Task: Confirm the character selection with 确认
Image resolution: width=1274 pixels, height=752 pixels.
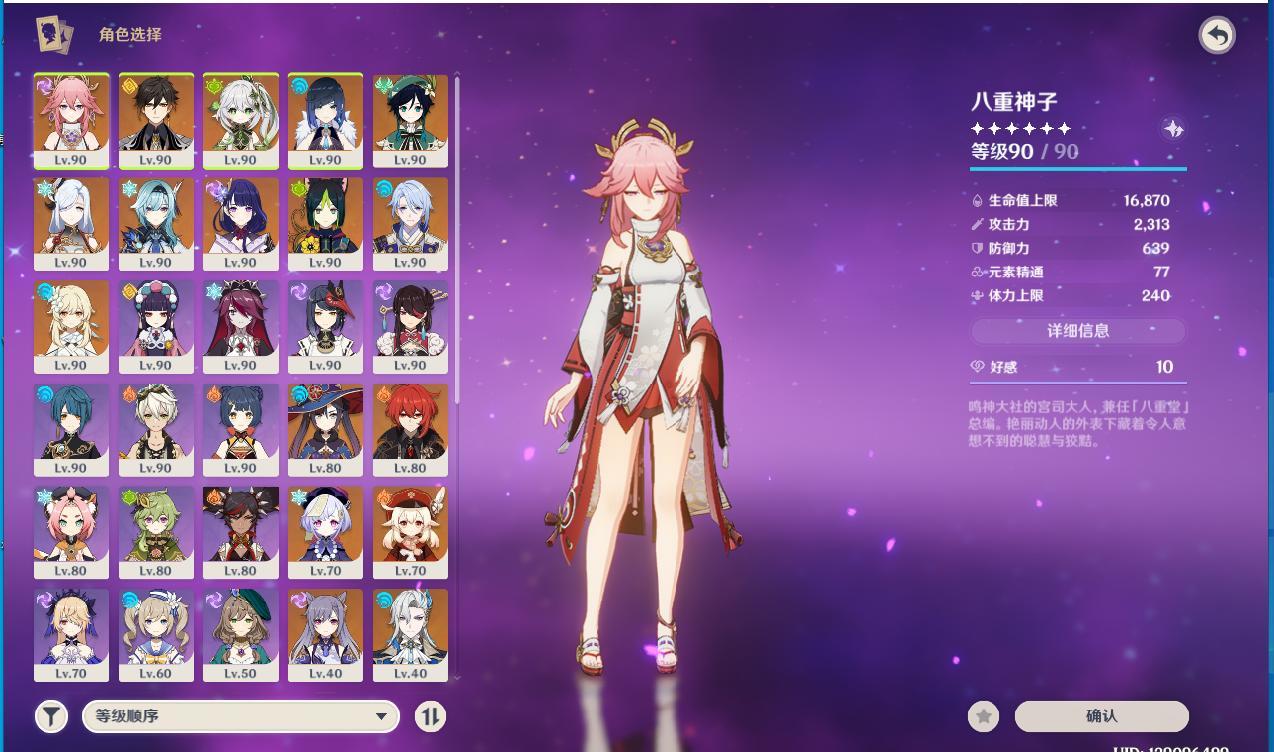Action: (1101, 716)
